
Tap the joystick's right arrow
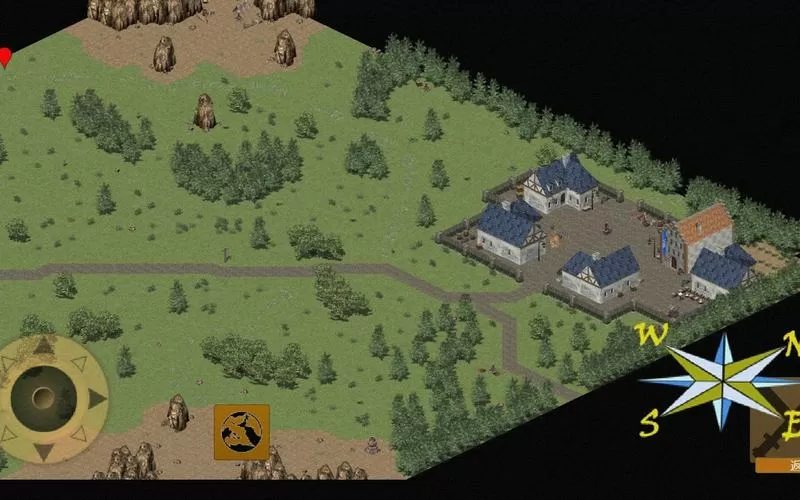[97, 399]
